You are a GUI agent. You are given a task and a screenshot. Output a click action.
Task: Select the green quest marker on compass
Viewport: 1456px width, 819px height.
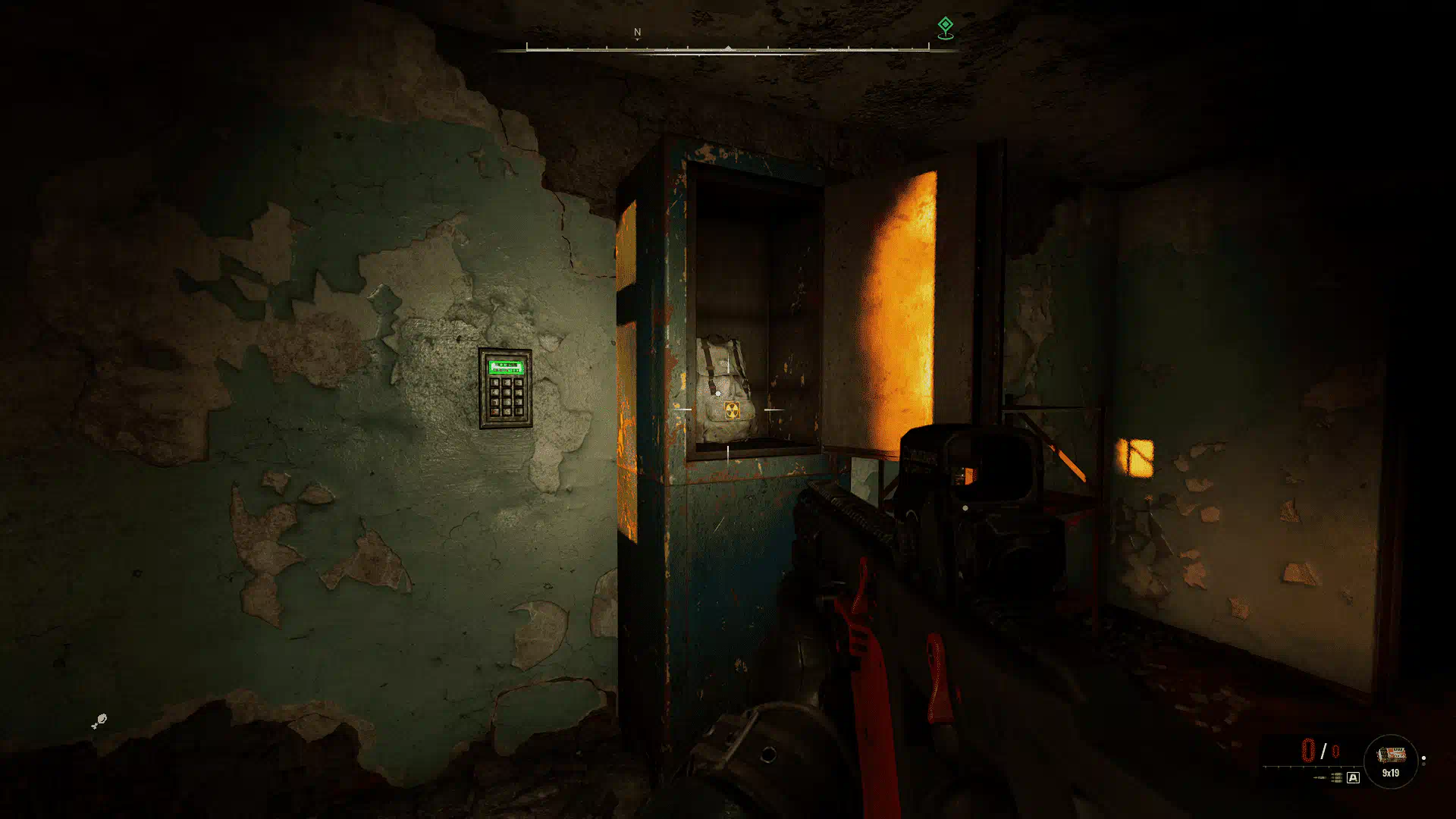pyautogui.click(x=945, y=27)
